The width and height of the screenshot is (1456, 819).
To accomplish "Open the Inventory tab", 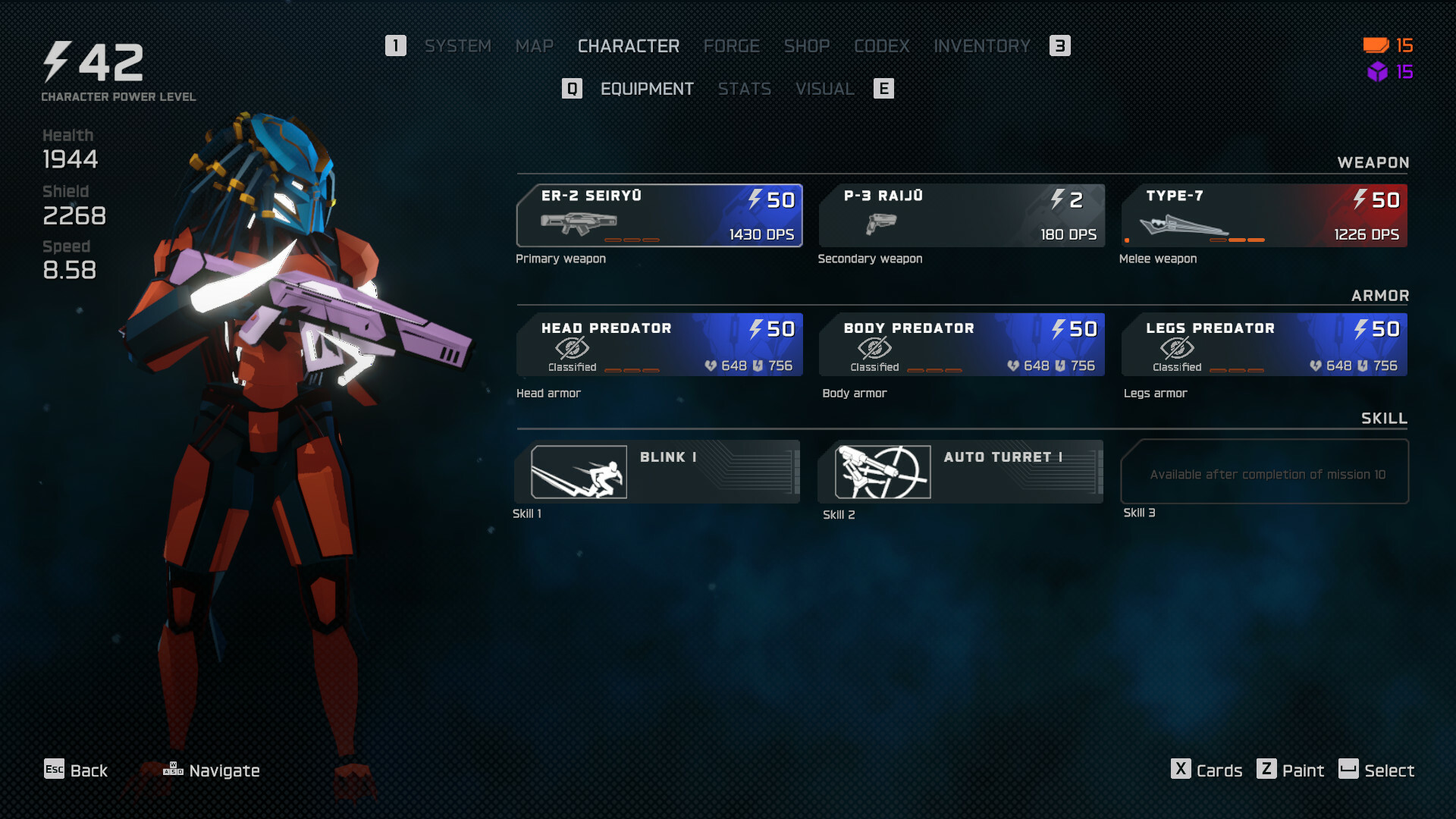I will point(981,46).
